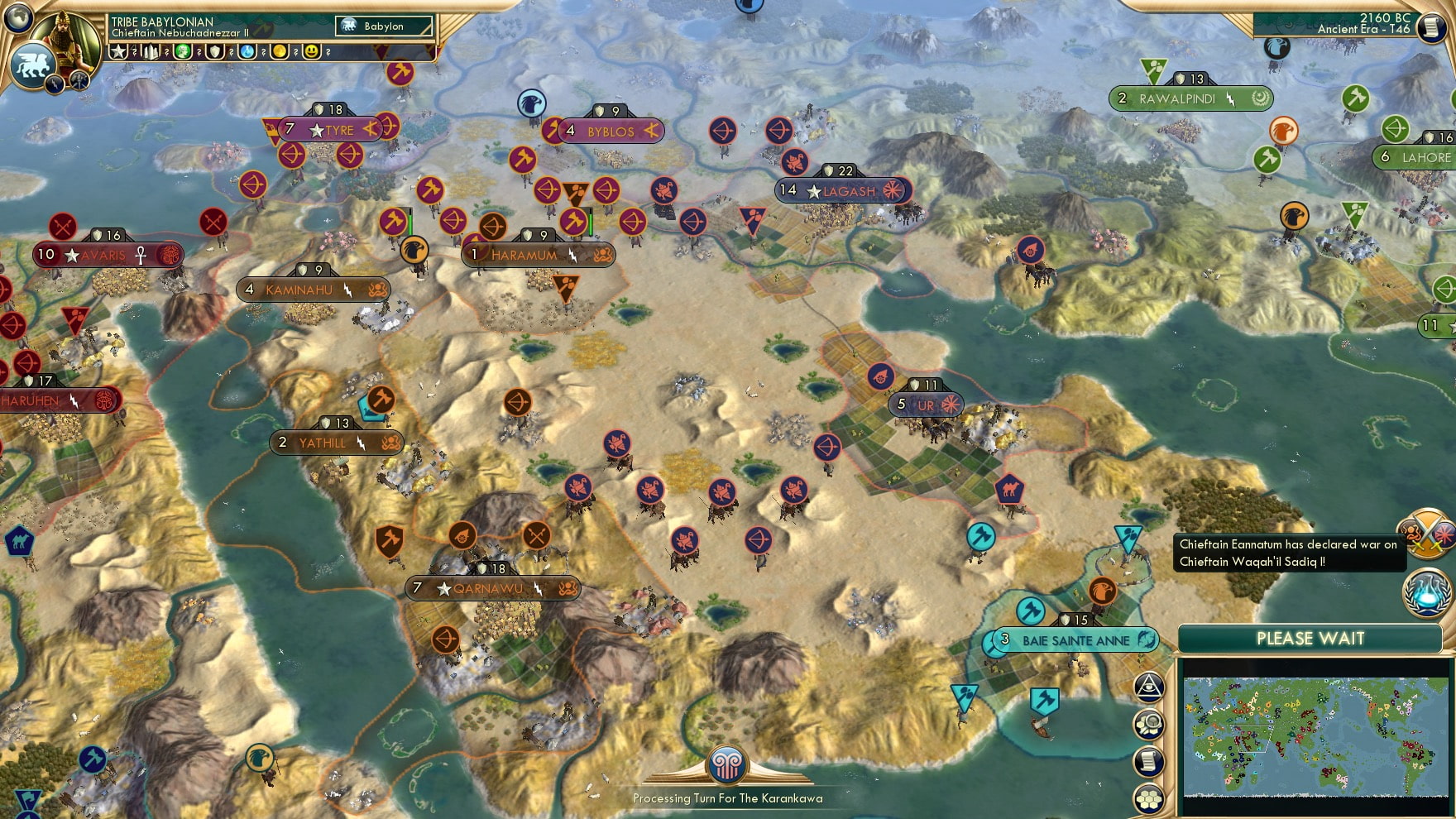Click the happiness smiley icon on top bar
Image resolution: width=1456 pixels, height=819 pixels.
312,51
